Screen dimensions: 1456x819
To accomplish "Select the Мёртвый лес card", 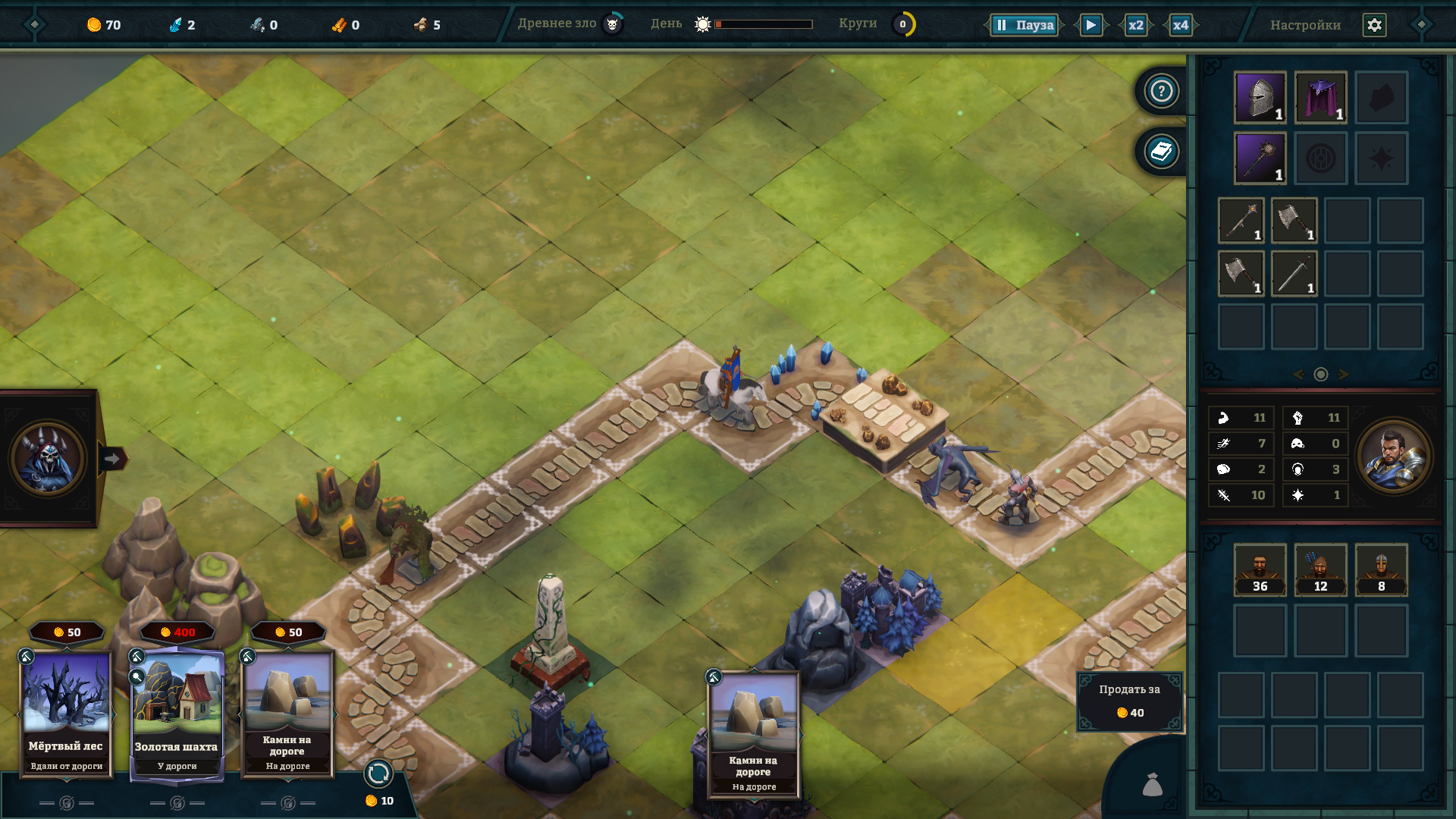I will click(66, 713).
